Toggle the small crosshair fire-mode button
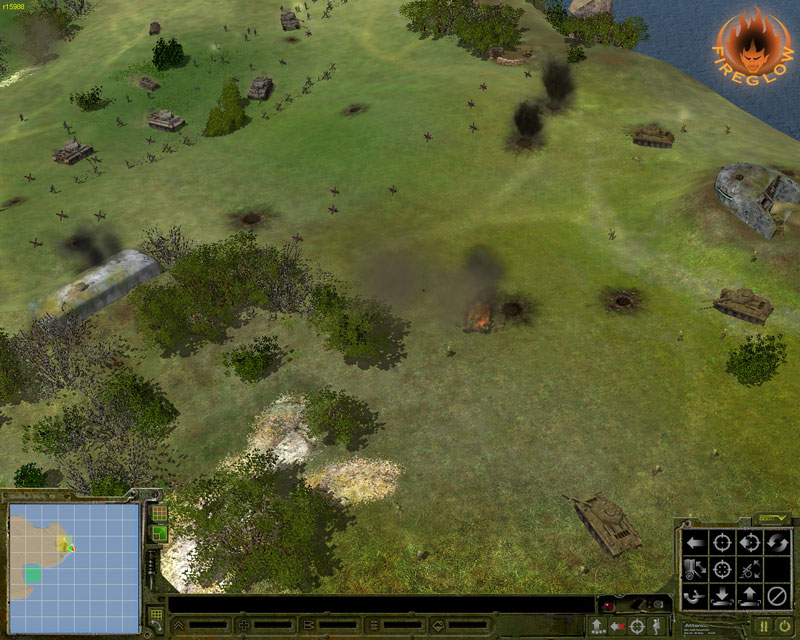Screen dimensions: 800x640 637,626
